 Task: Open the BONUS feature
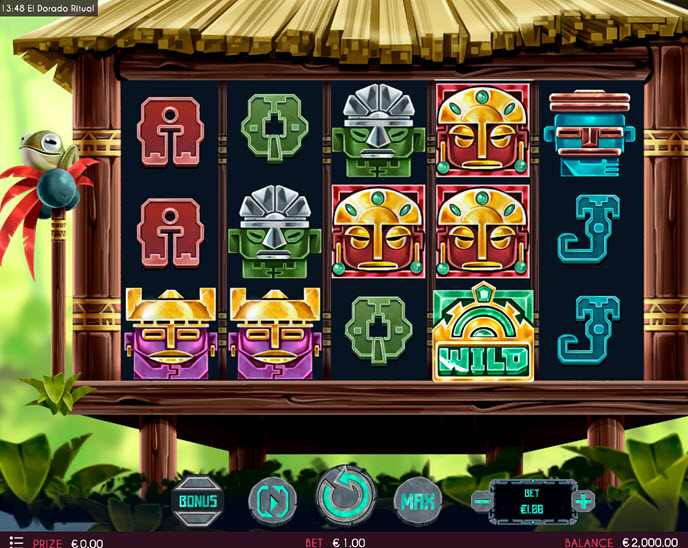point(198,499)
